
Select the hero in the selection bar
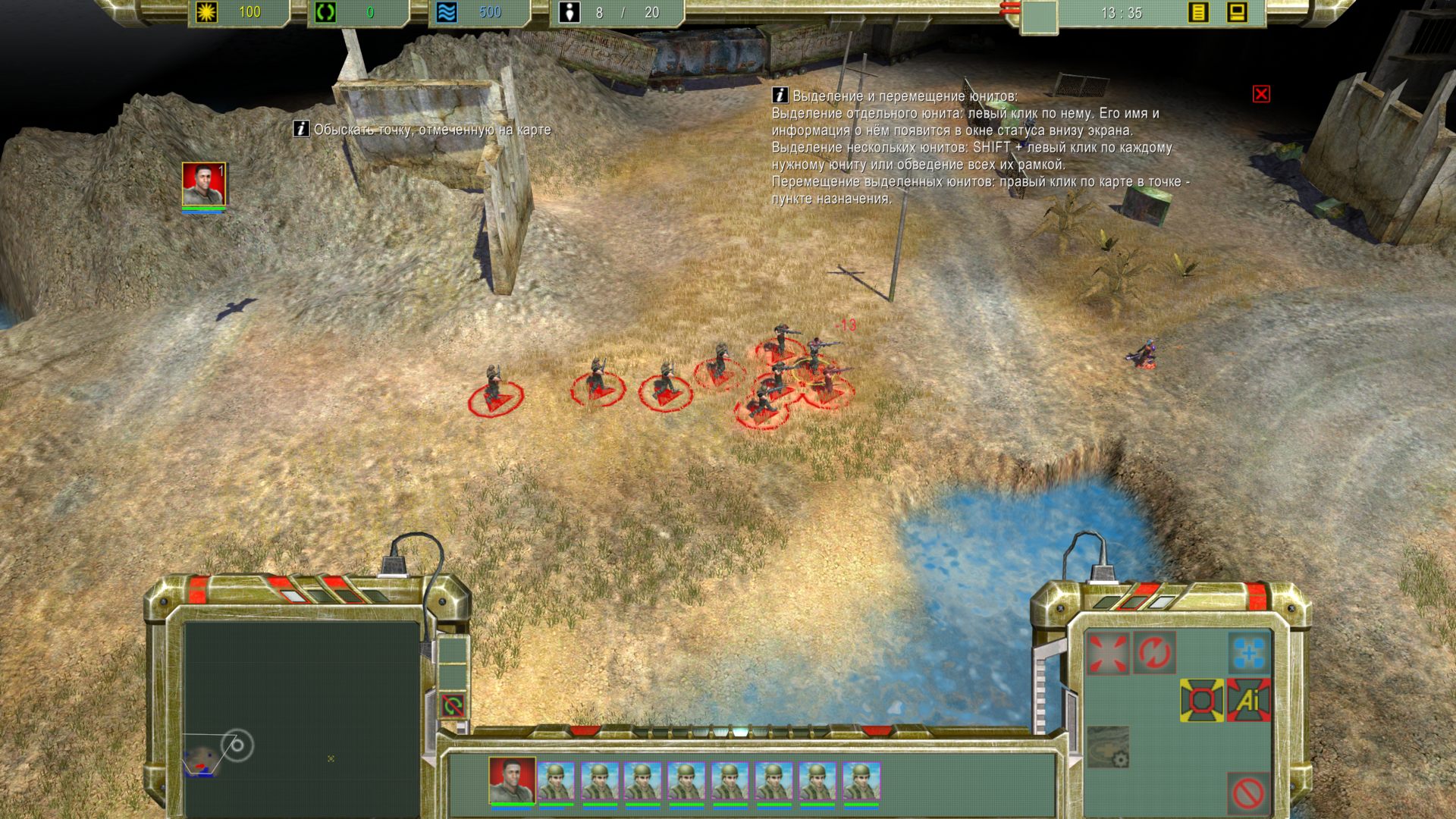coord(512,780)
